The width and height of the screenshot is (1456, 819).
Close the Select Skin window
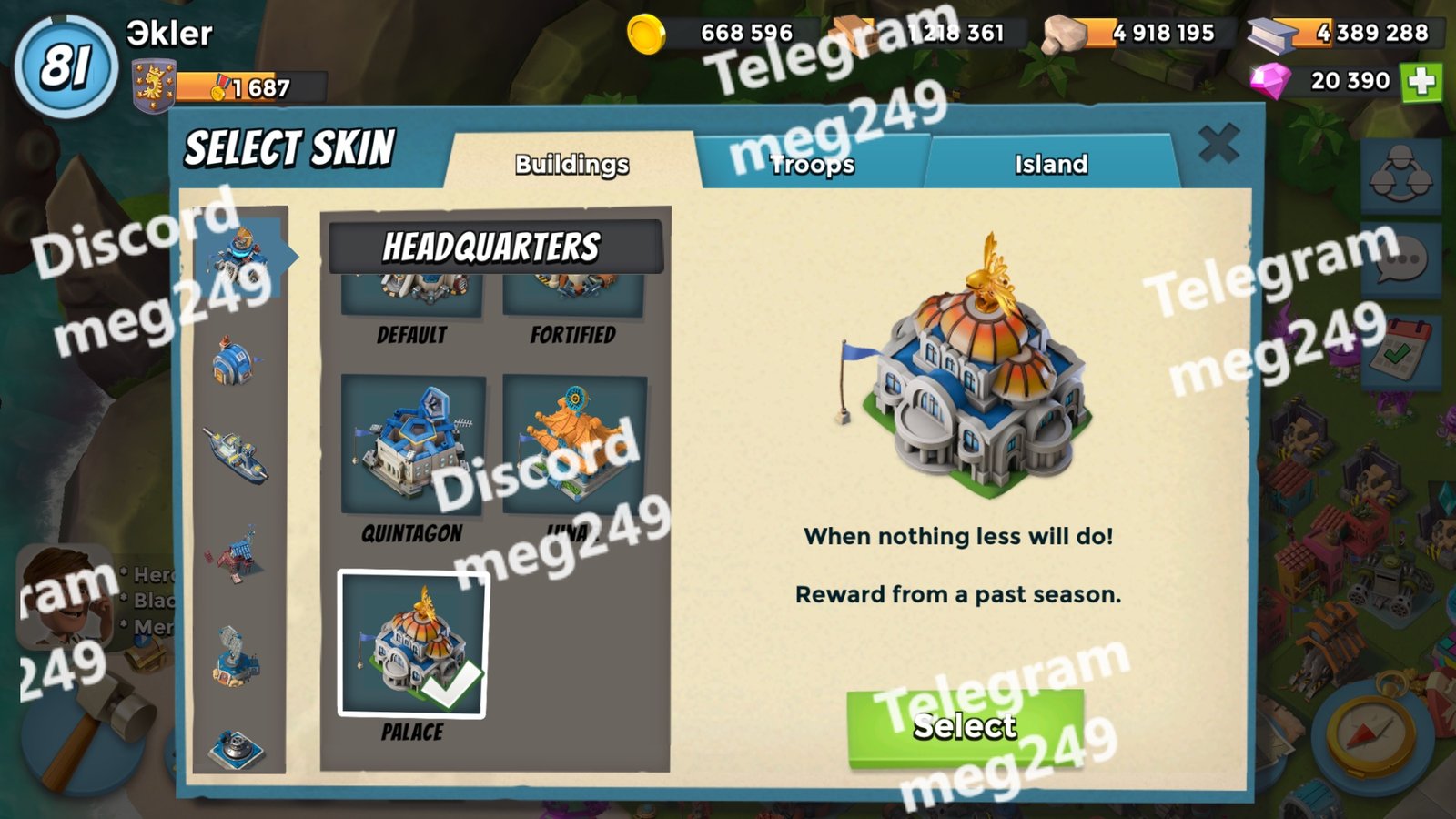pyautogui.click(x=1218, y=144)
